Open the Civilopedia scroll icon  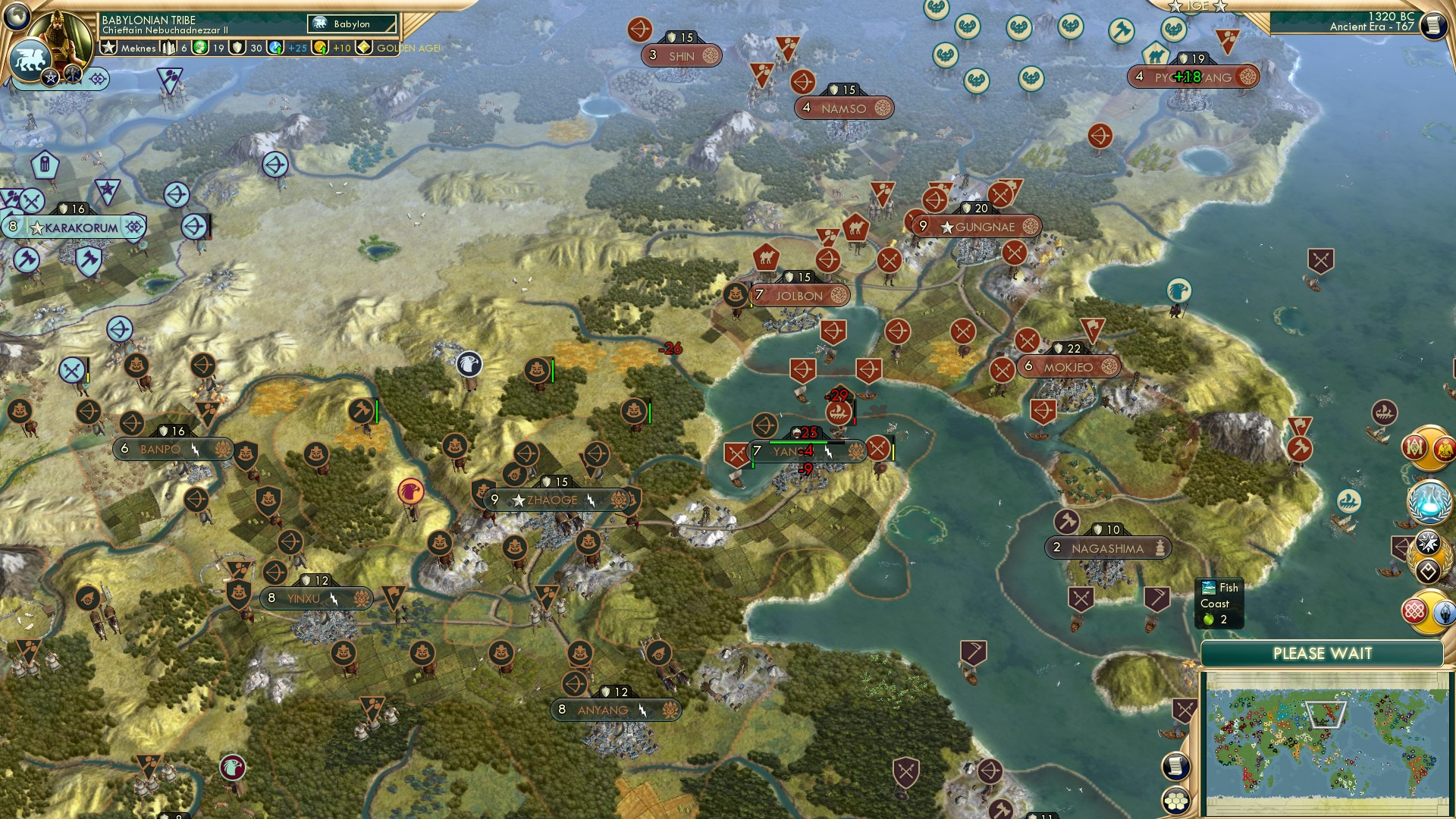1435,24
